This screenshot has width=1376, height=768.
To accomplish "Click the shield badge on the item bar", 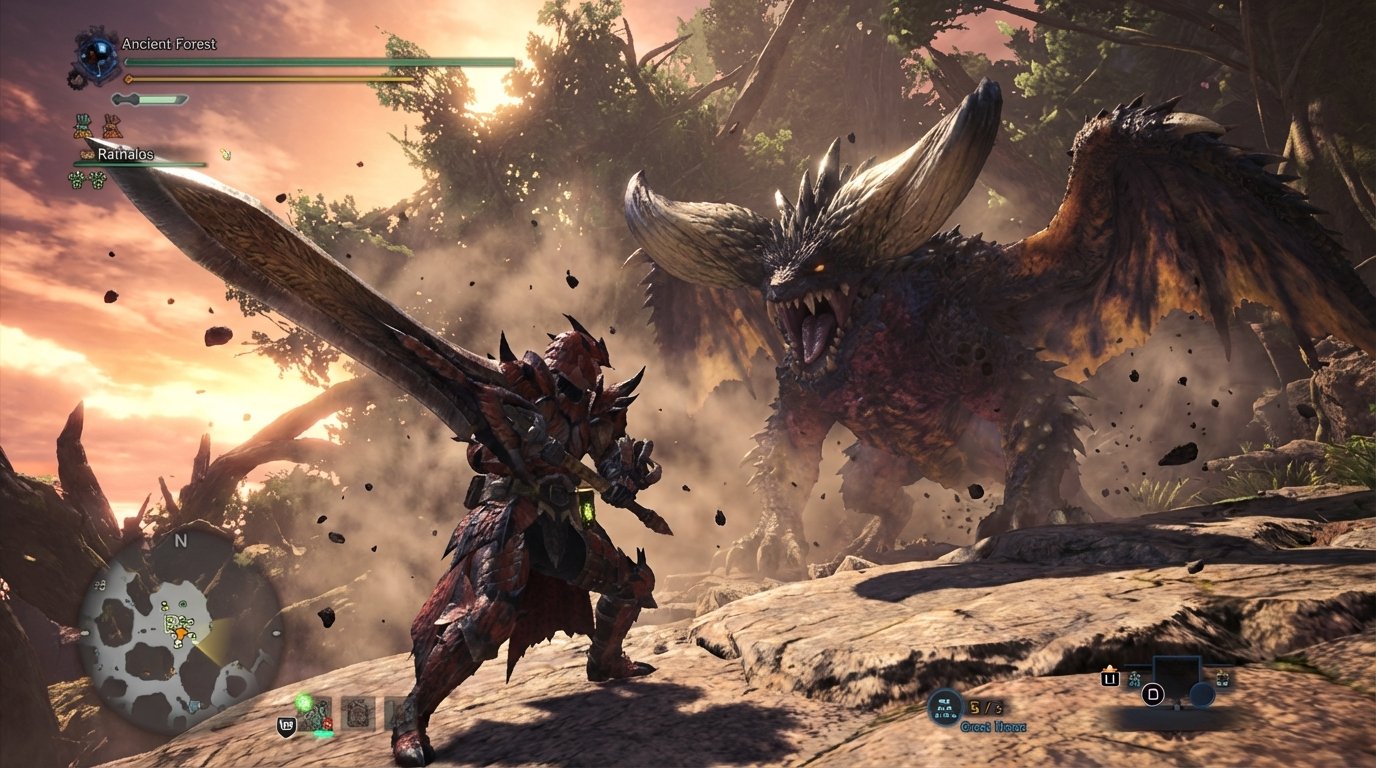I will (x=288, y=725).
